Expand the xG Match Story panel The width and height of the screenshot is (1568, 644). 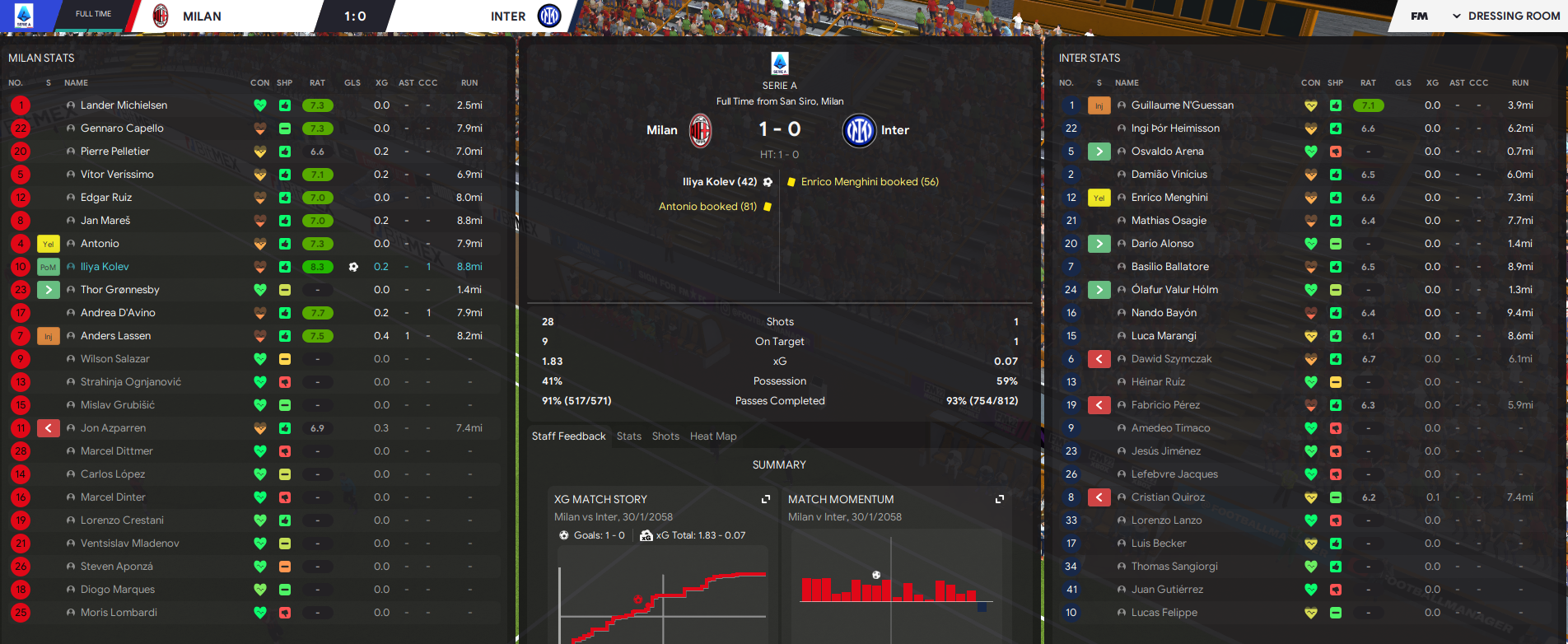[x=766, y=499]
